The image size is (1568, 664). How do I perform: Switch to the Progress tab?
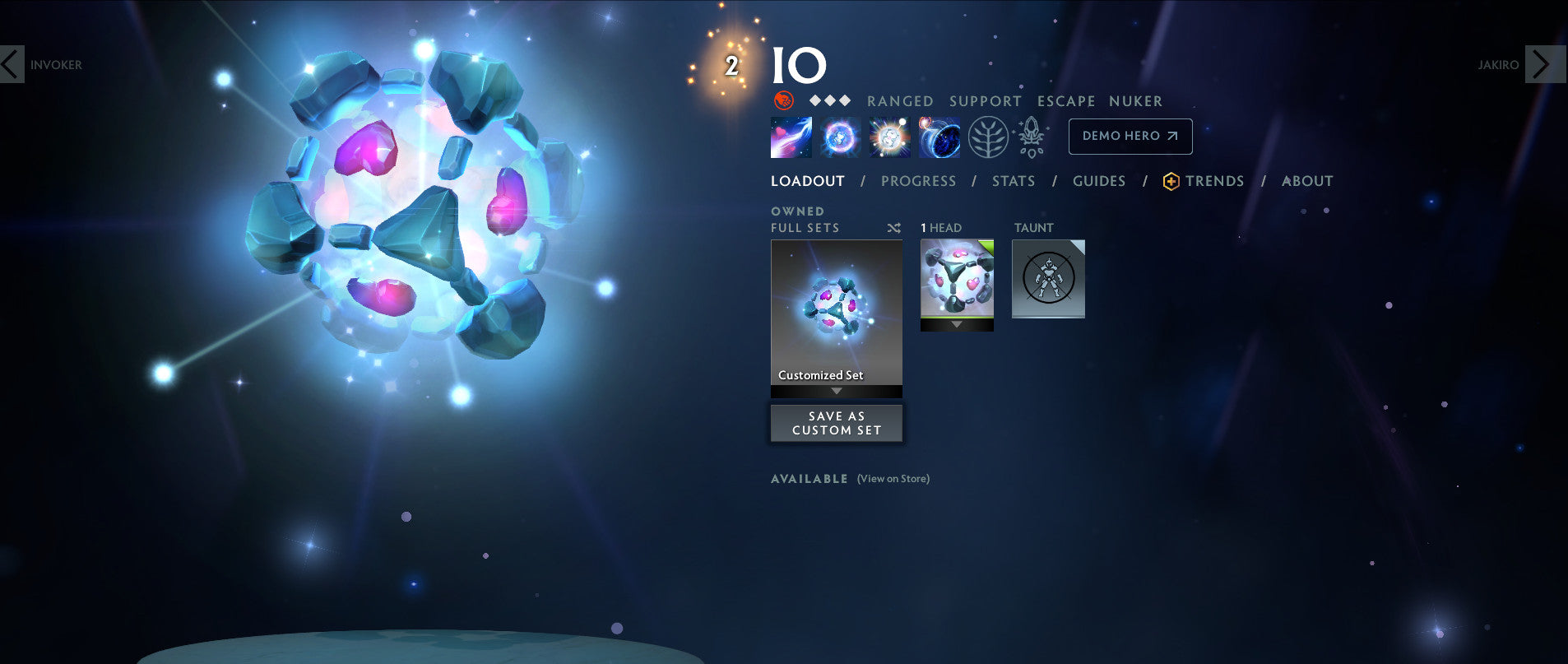[x=918, y=180]
